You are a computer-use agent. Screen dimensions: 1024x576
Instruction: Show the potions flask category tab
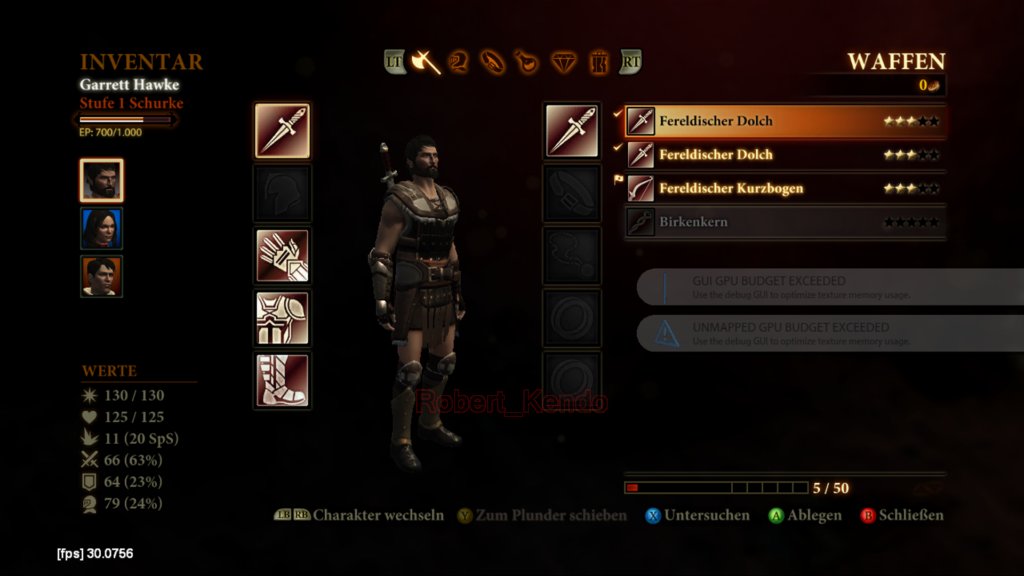click(526, 62)
